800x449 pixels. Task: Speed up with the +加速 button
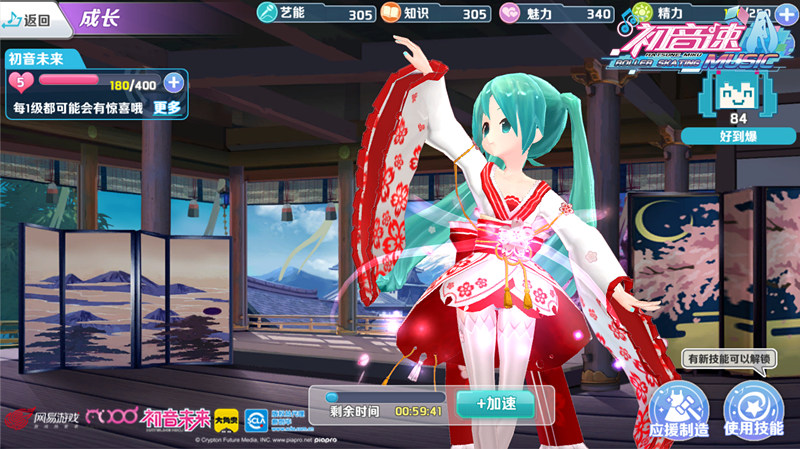[494, 403]
